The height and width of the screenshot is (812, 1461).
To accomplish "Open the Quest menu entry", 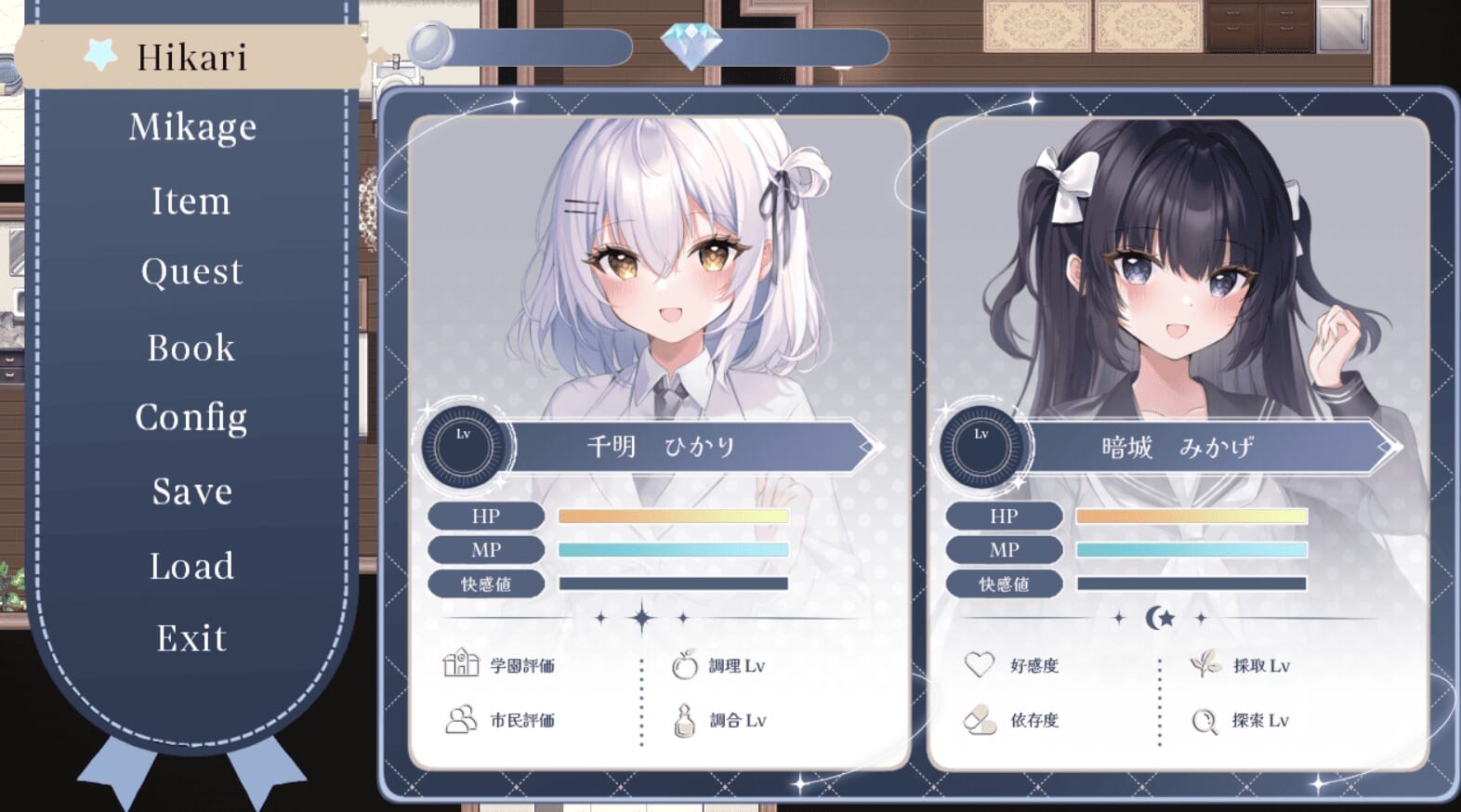I will tap(191, 270).
